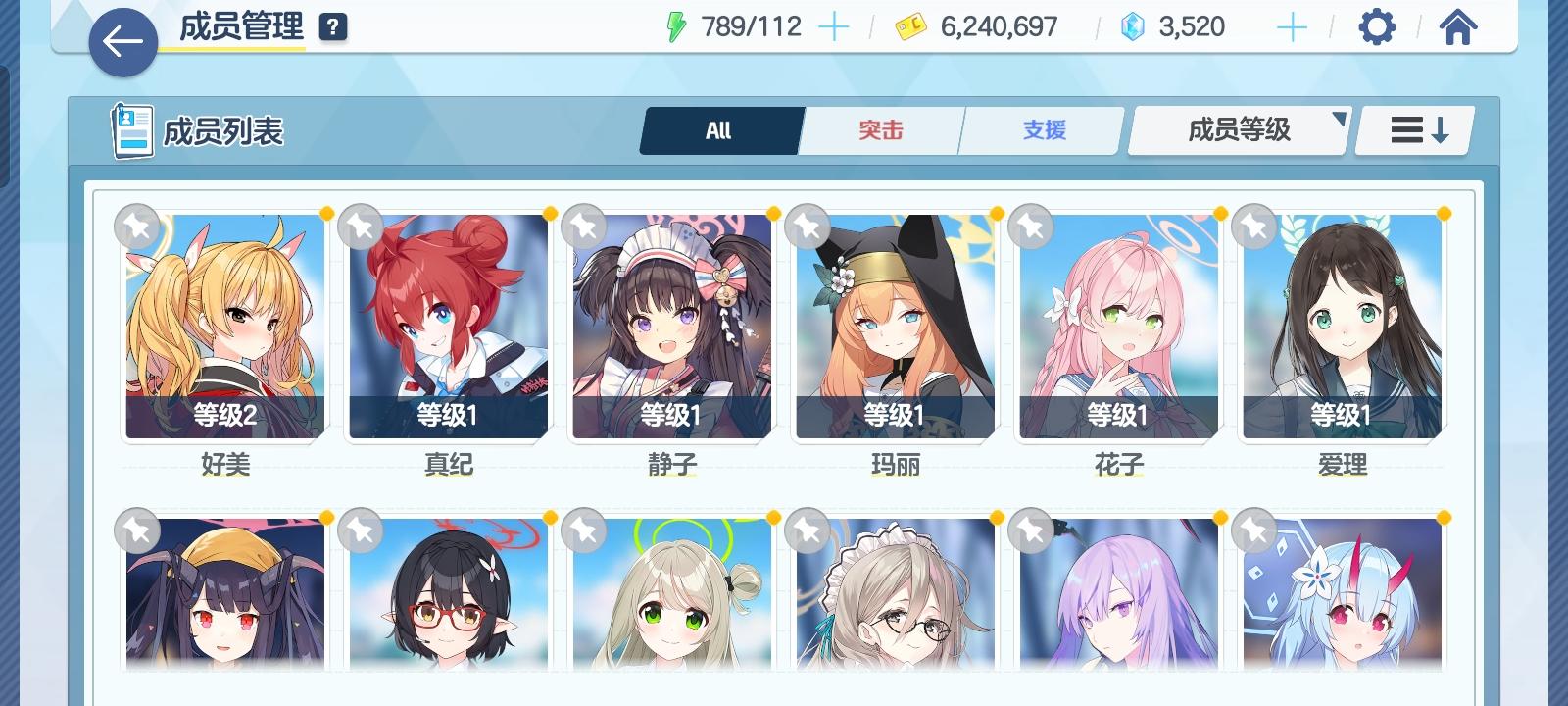Toggle the pin icon on 爱理's card
This screenshot has width=1568, height=706.
tap(1257, 227)
